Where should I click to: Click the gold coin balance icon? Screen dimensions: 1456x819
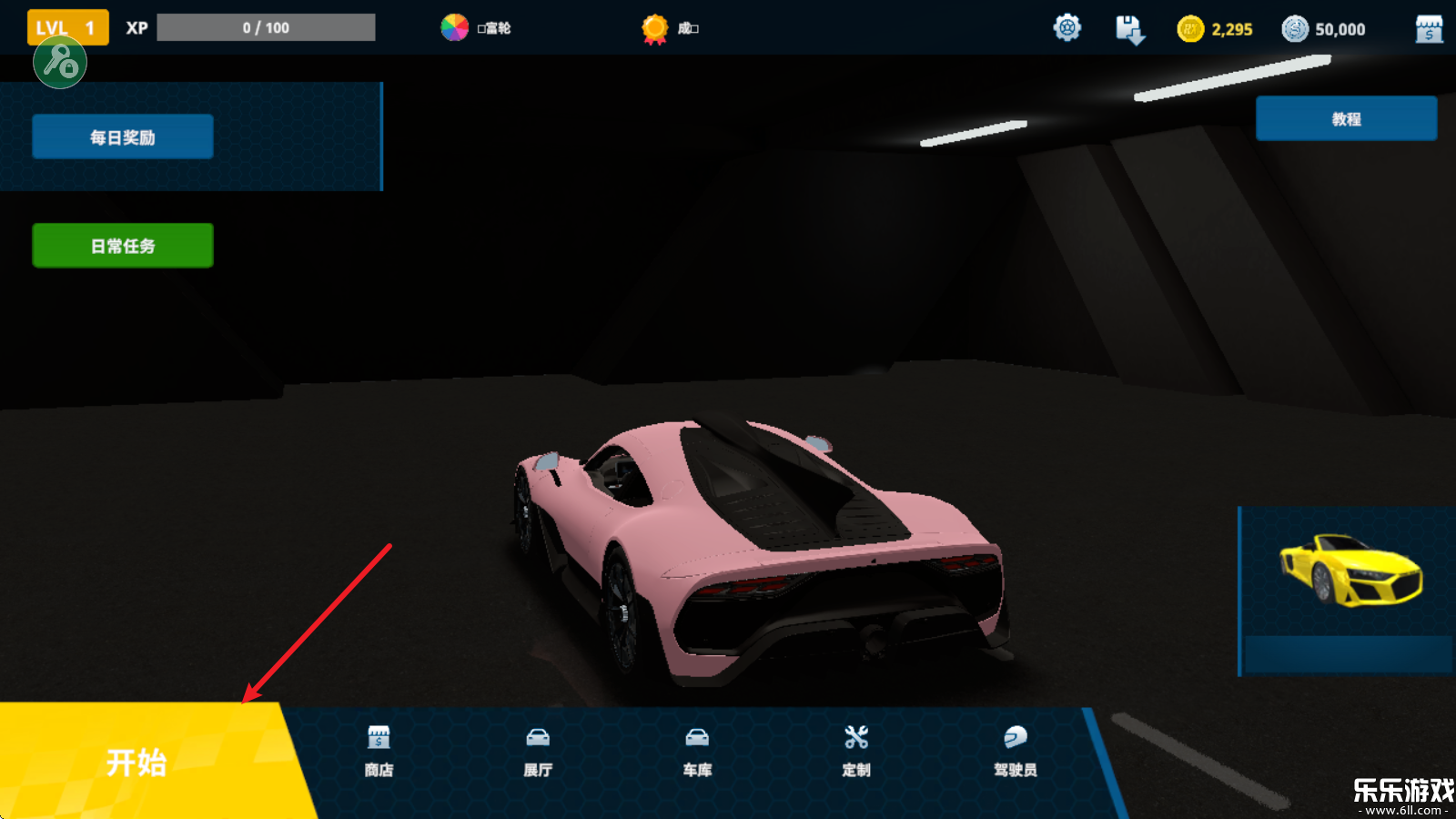tap(1190, 29)
